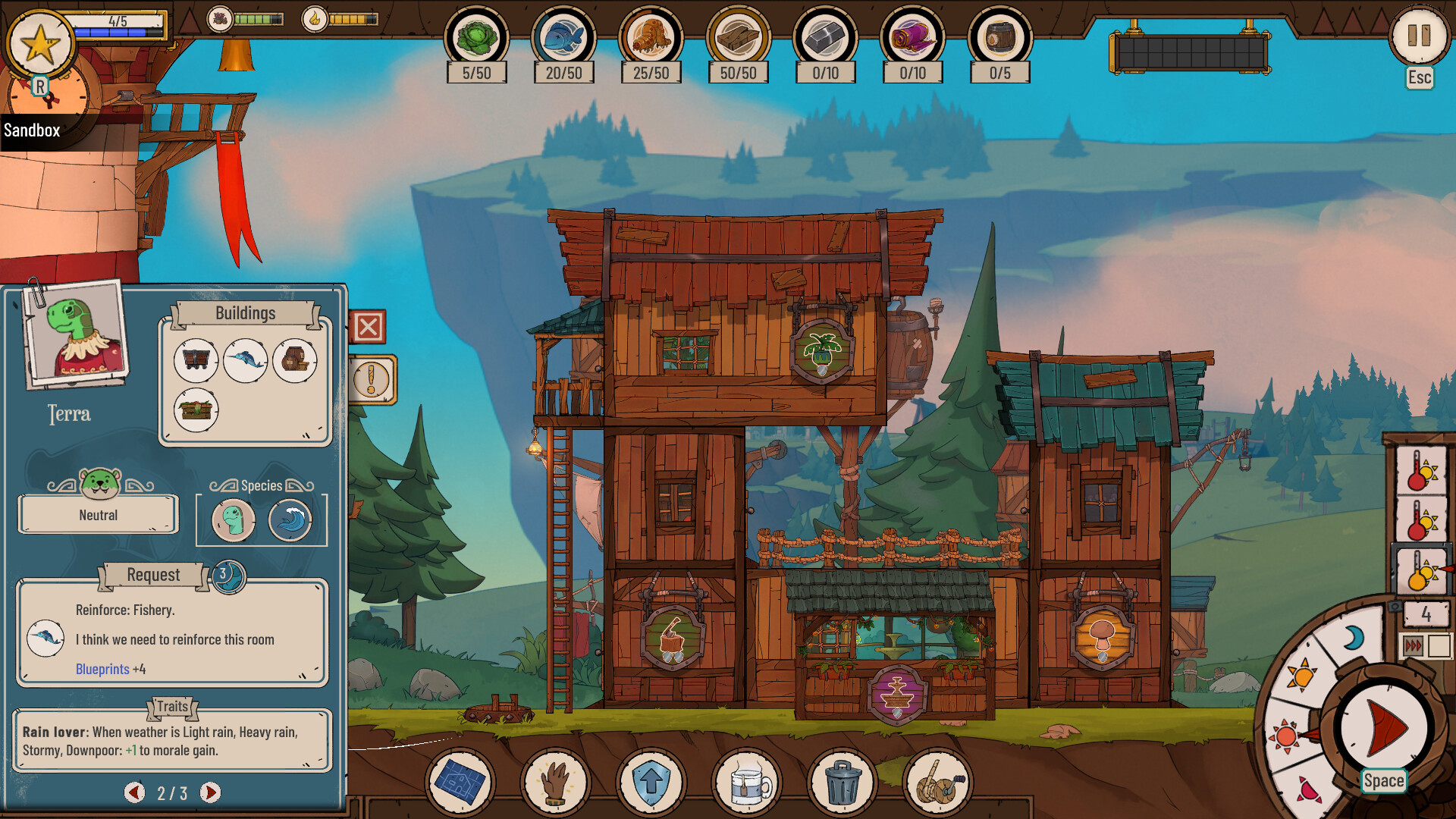Select the rope winch tool
The height and width of the screenshot is (819, 1456).
click(938, 782)
